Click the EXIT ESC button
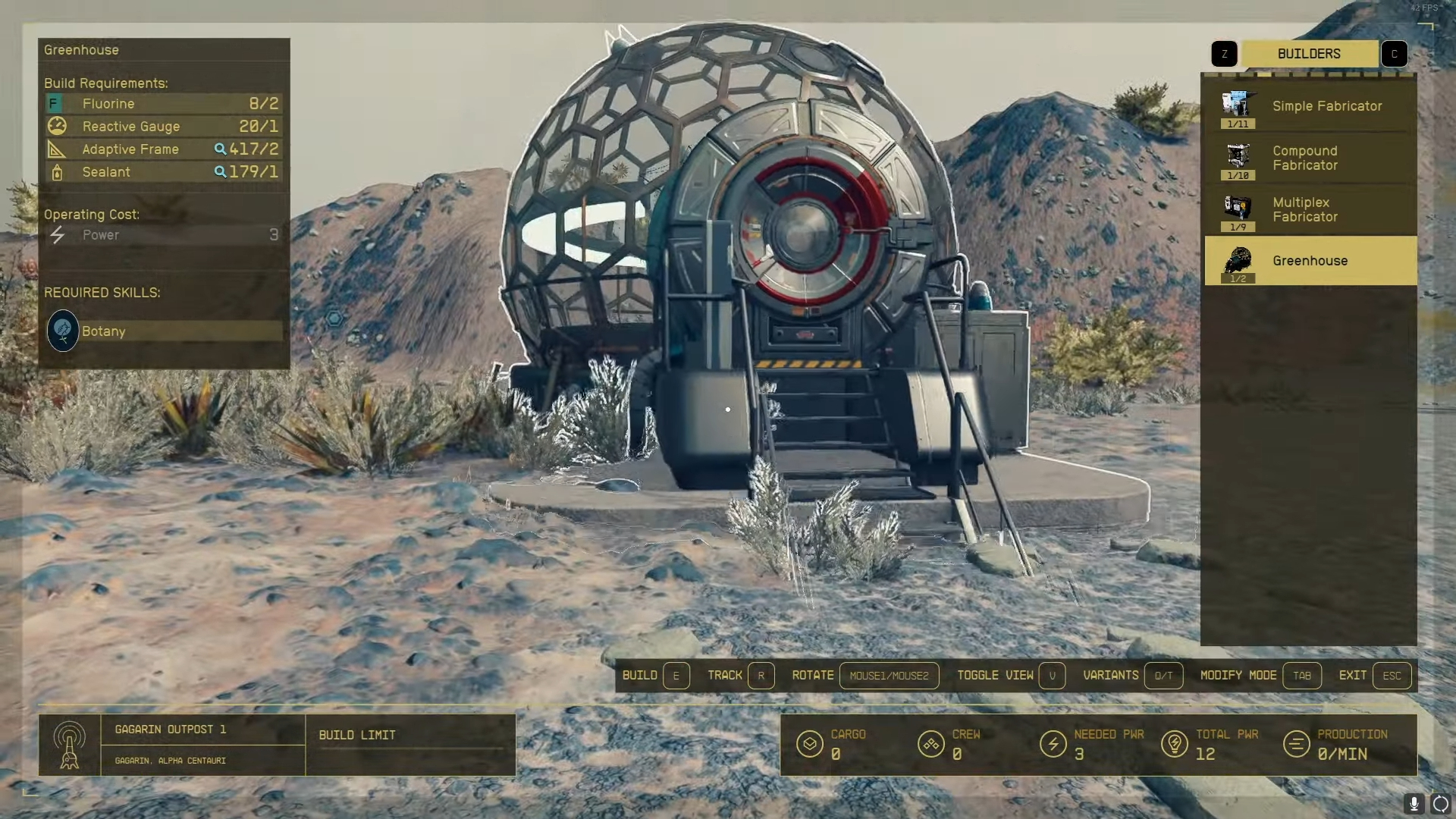Viewport: 1456px width, 819px height. (1392, 675)
